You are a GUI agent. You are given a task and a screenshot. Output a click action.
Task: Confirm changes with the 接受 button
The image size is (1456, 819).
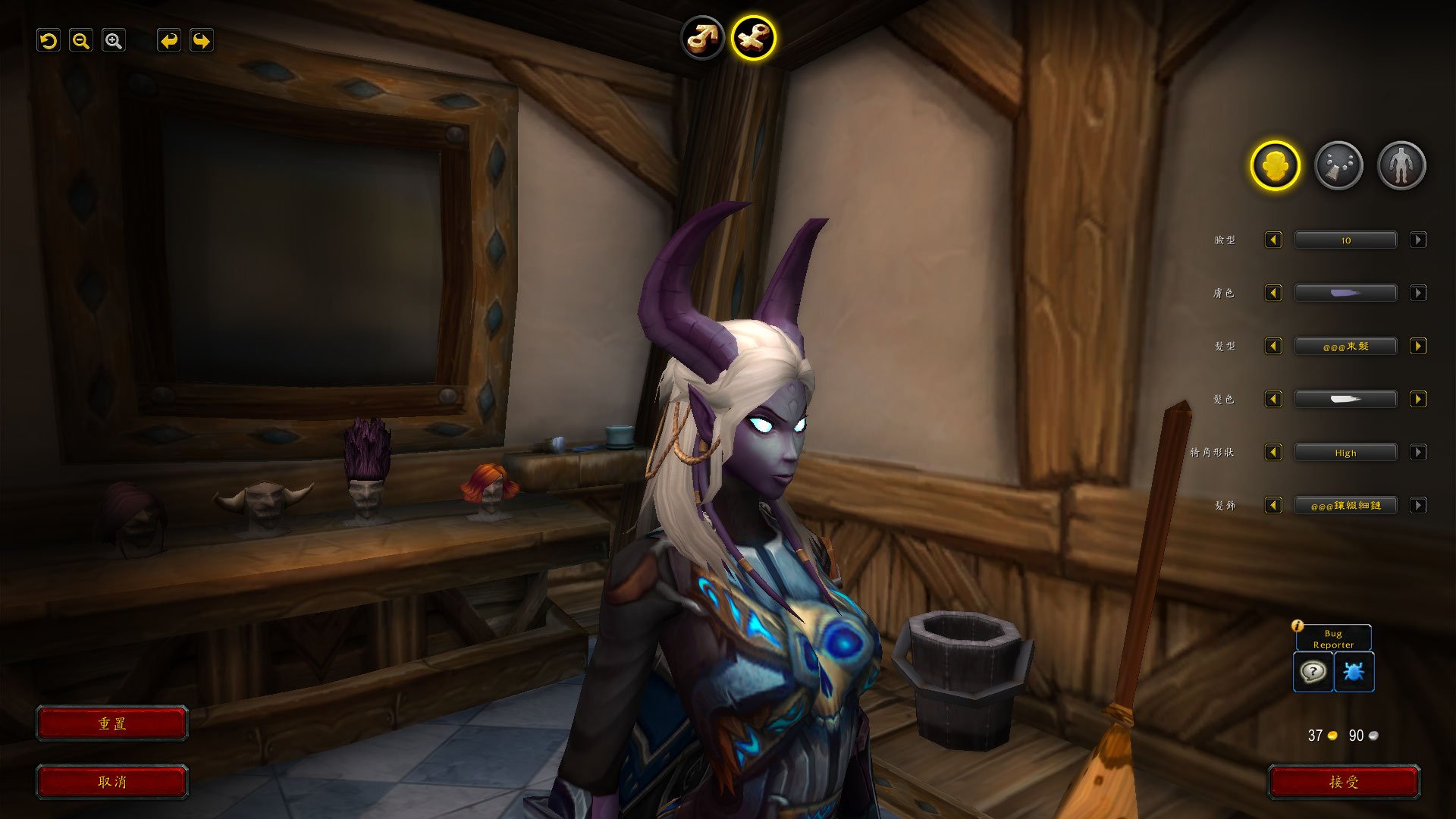tap(1344, 782)
